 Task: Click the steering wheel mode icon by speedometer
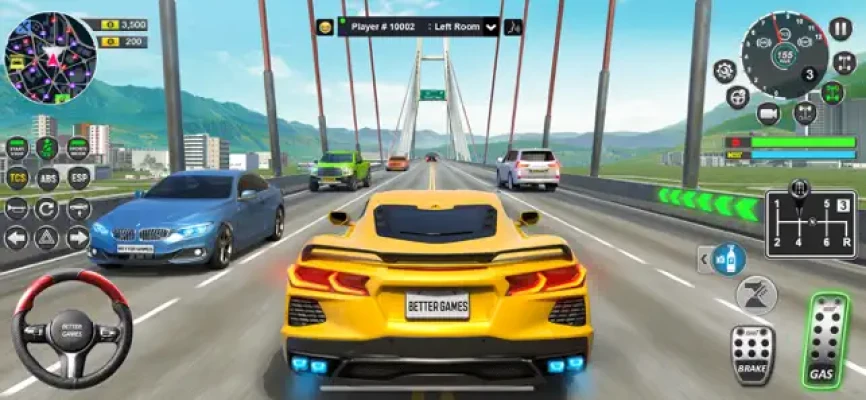[738, 98]
